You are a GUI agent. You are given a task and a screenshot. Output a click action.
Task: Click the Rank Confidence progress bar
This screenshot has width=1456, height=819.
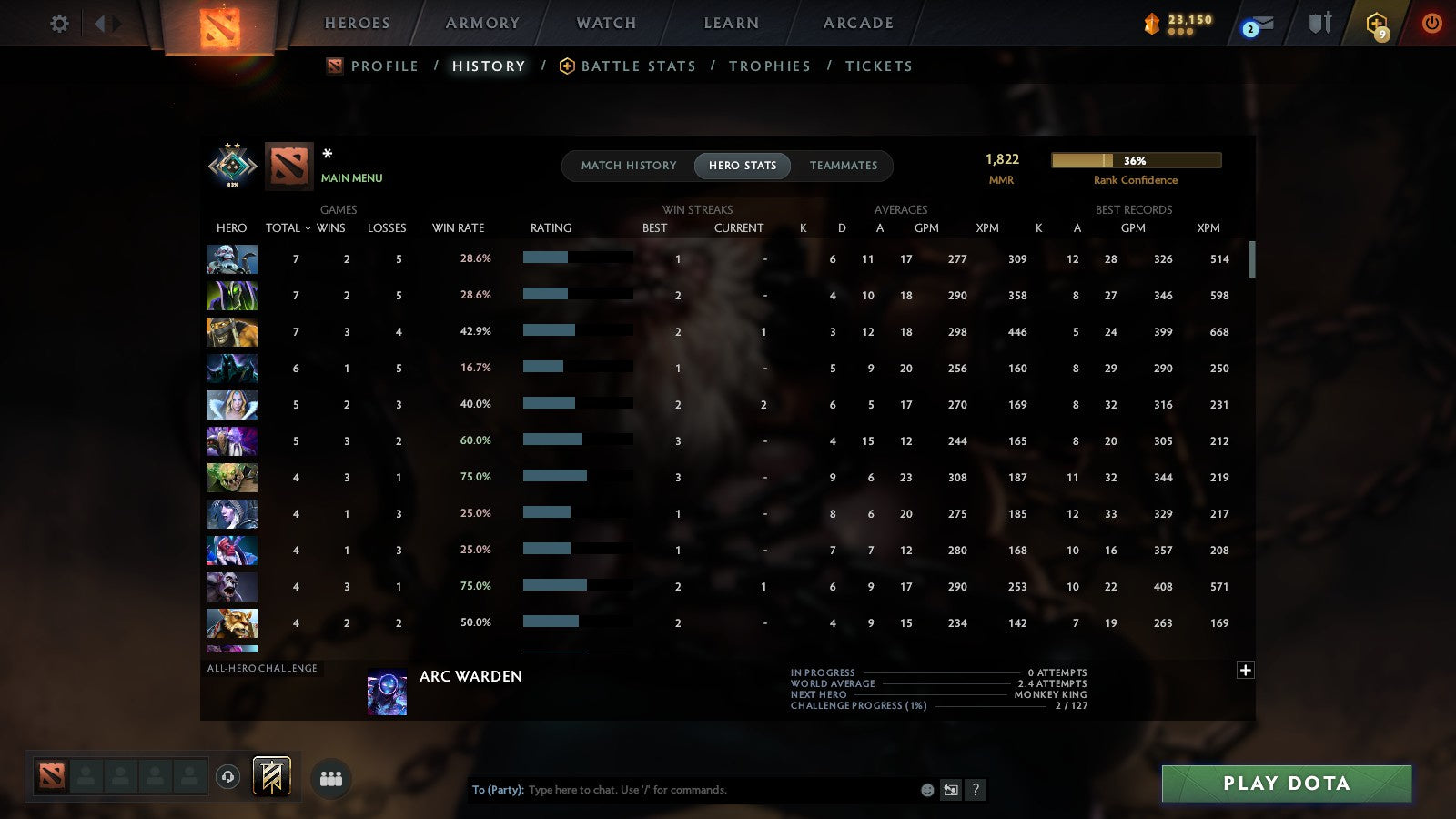1137,160
